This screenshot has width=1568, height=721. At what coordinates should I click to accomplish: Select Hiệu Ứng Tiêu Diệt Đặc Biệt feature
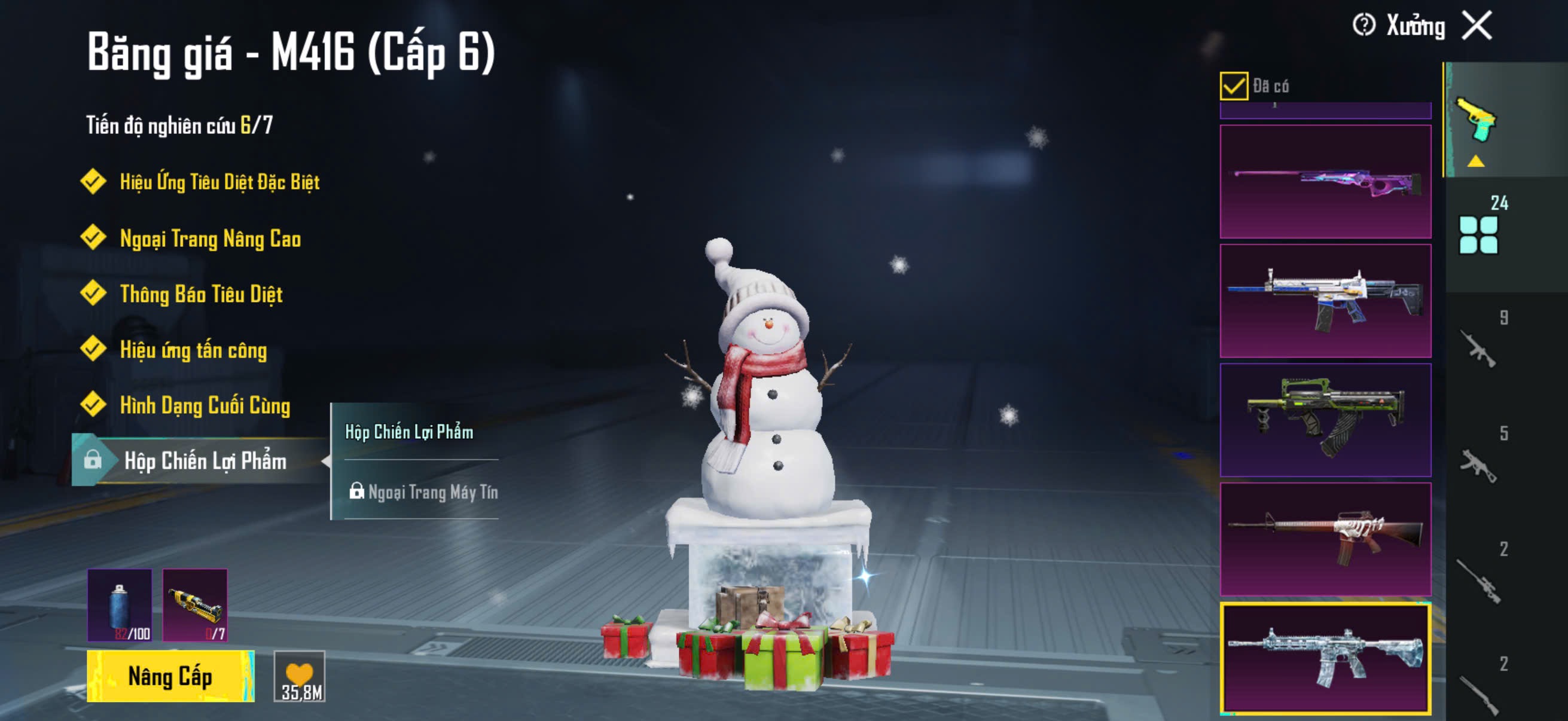tap(219, 182)
